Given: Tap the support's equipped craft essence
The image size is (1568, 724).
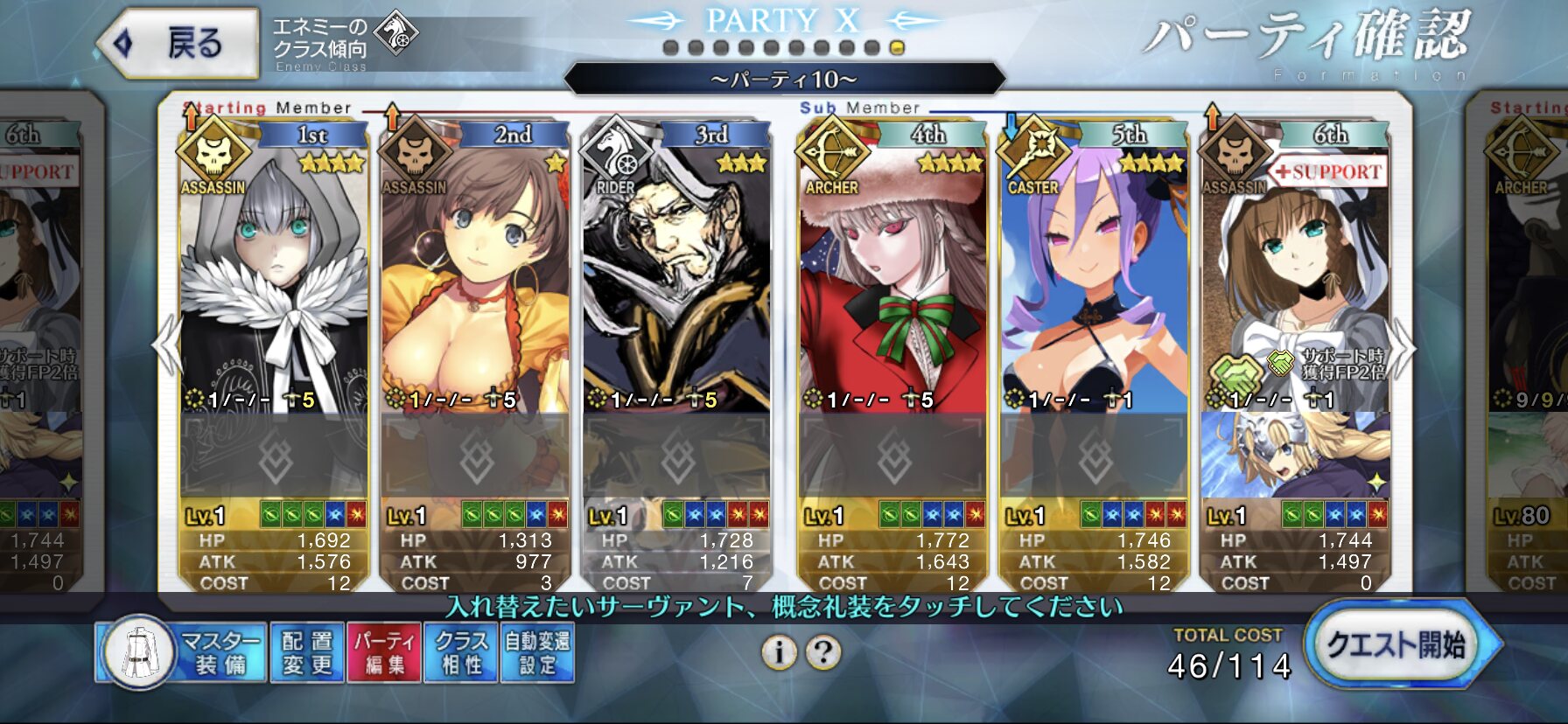Looking at the screenshot, I should tap(1294, 456).
